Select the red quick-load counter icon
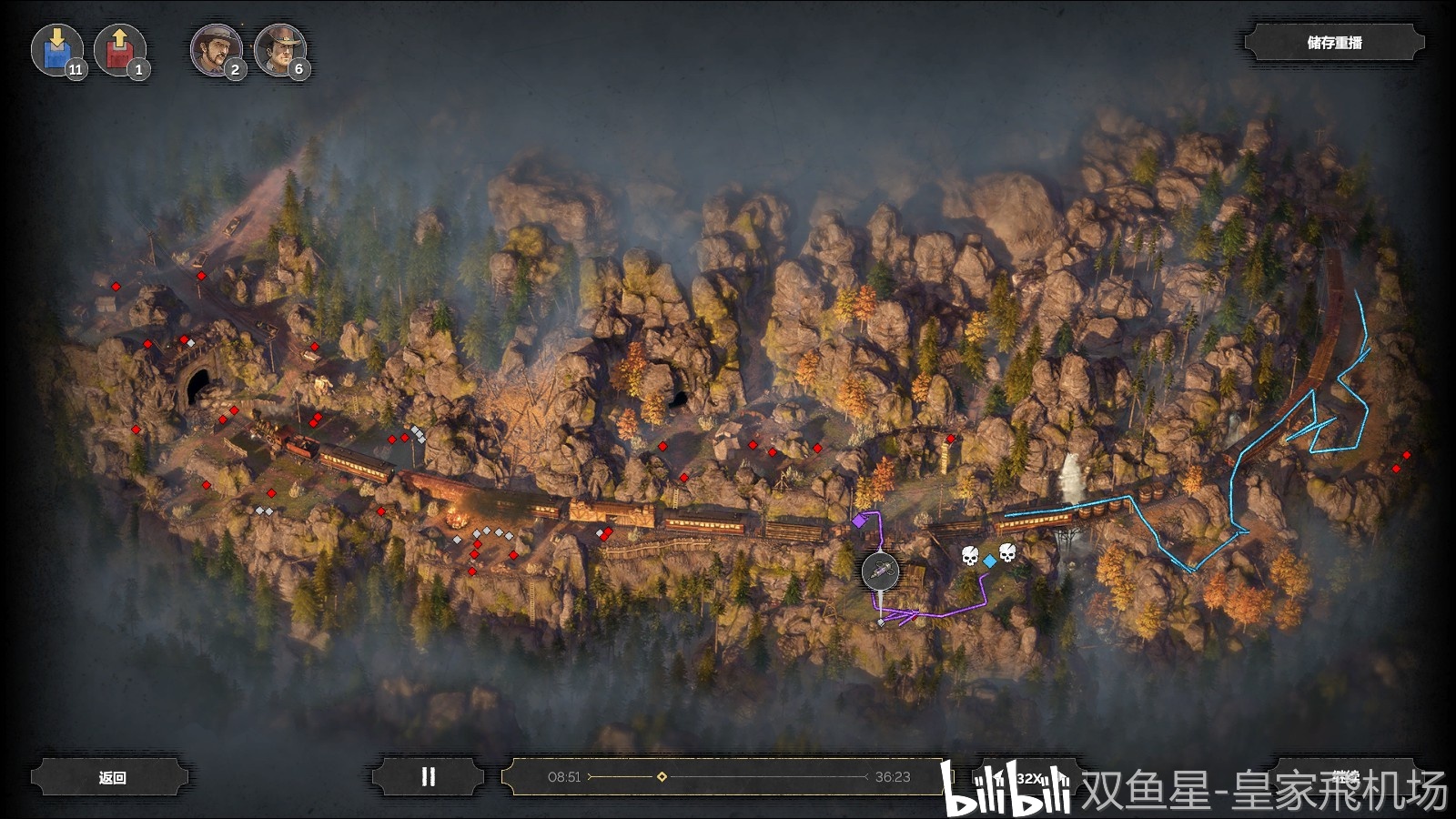1456x819 pixels. click(x=119, y=49)
